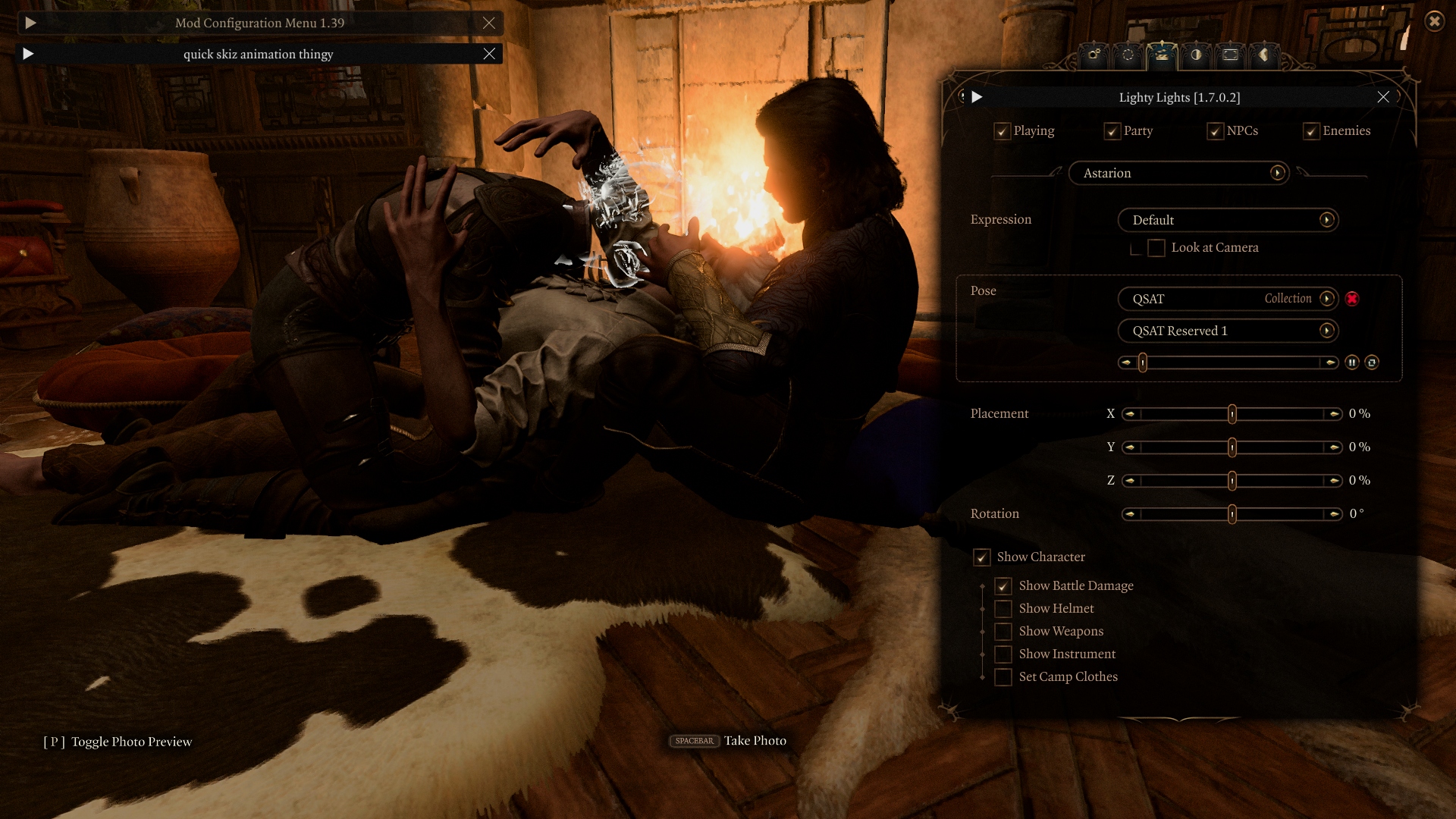This screenshot has height=819, width=1456.
Task: Tick the Set Camp Clothes checkbox
Action: tap(1003, 677)
